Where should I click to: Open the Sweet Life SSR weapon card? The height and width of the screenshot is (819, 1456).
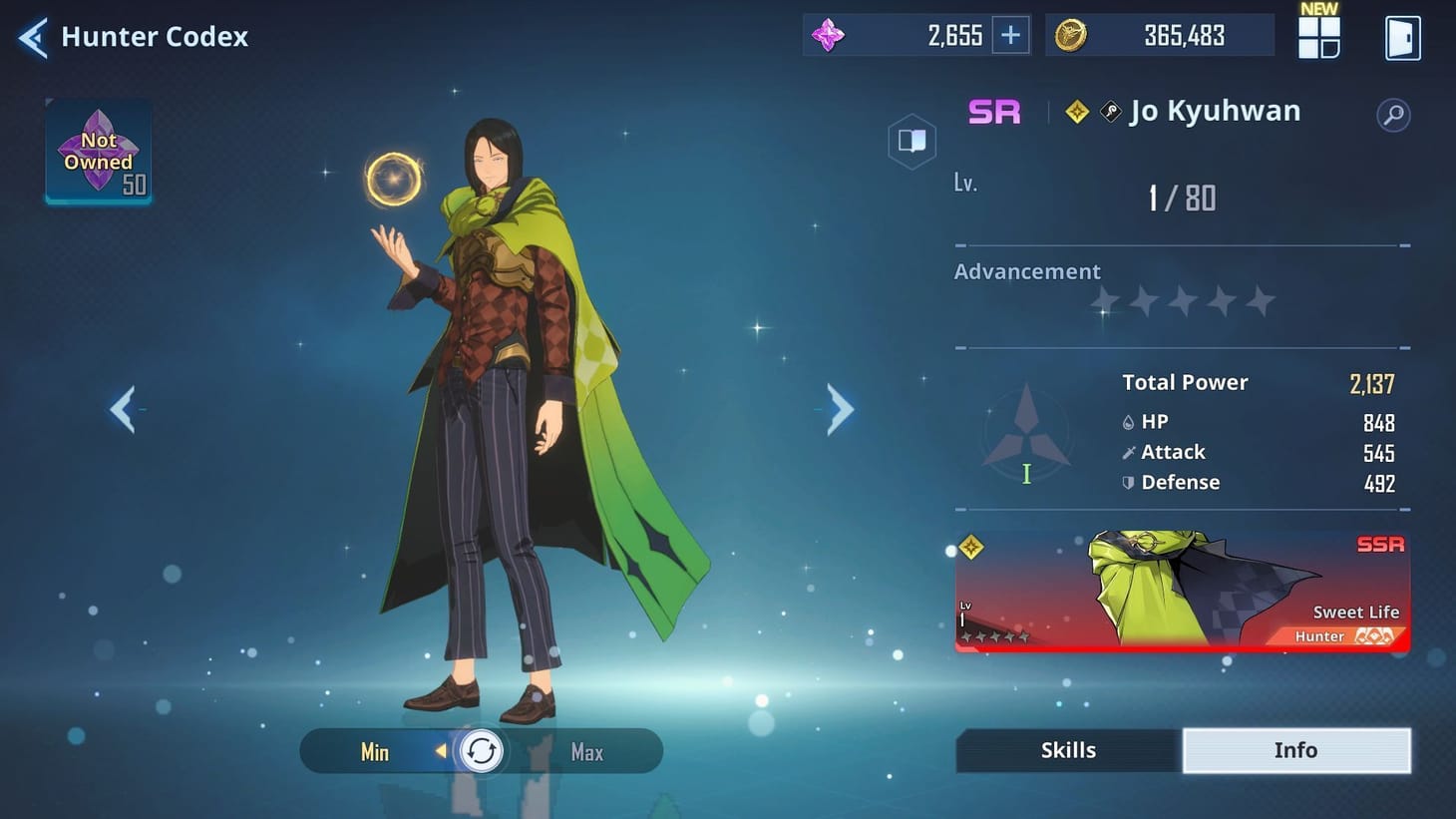click(x=1182, y=593)
